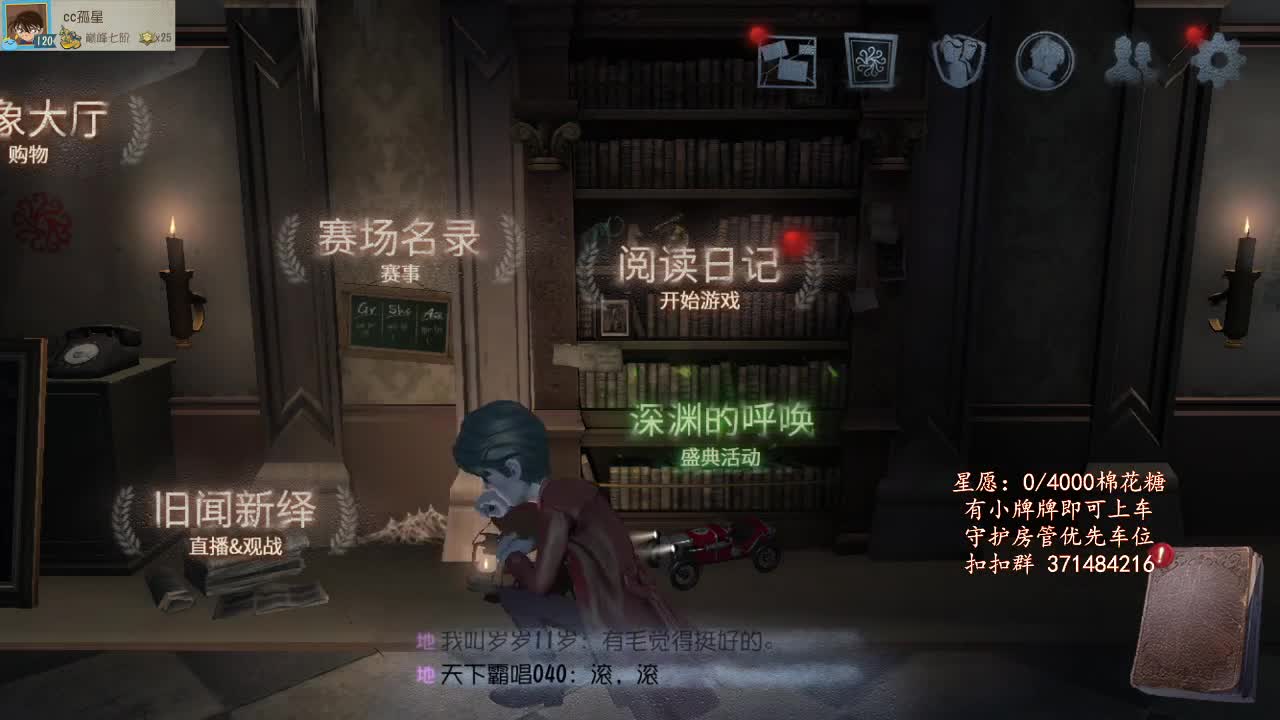Click the cc孤星 player avatar
The image size is (1280, 720).
point(26,23)
